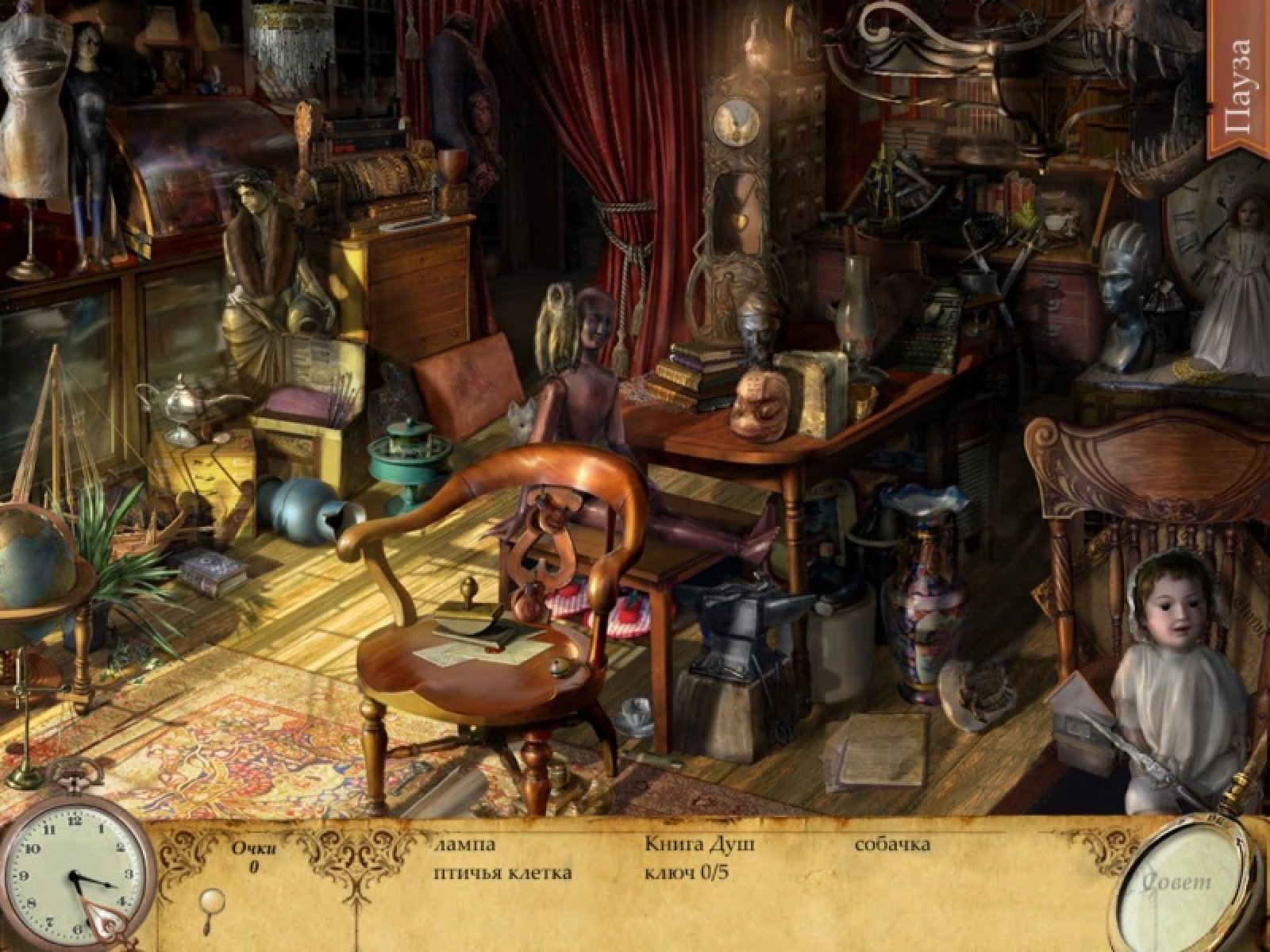Select "лампа" in the item list
1270x952 pixels.
pyautogui.click(x=465, y=844)
